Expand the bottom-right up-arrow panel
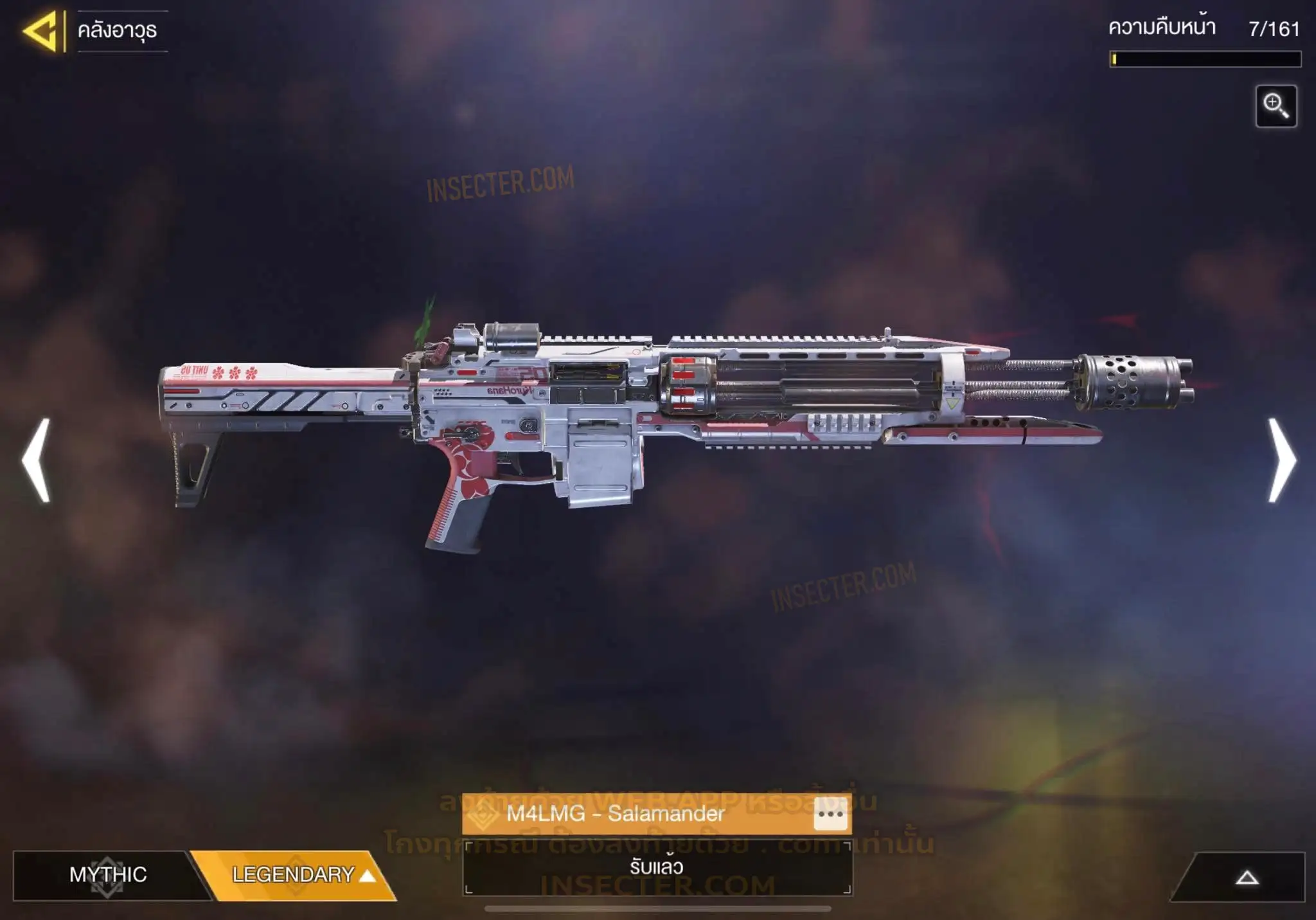The width and height of the screenshot is (1316, 920). (1247, 878)
